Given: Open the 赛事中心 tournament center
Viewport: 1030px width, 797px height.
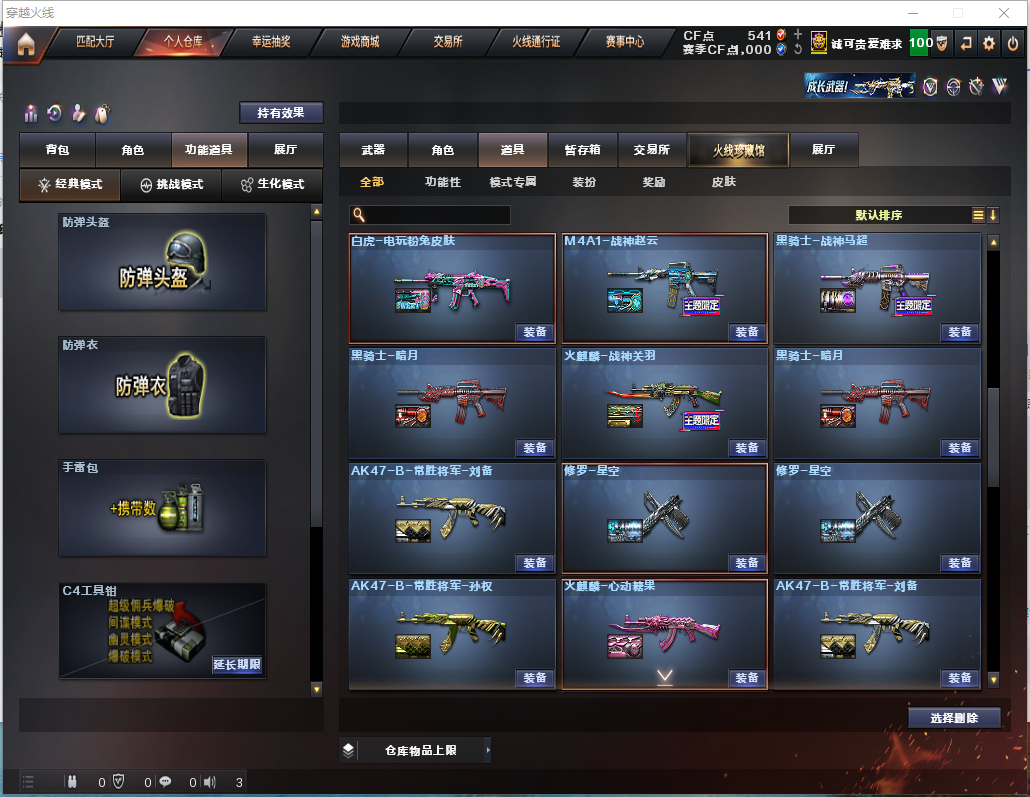Looking at the screenshot, I should click(625, 42).
